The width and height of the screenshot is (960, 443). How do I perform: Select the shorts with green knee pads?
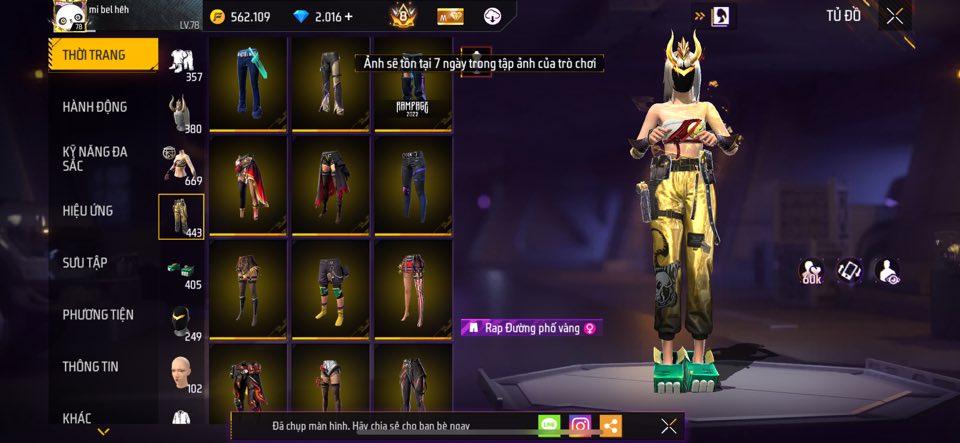coord(330,287)
